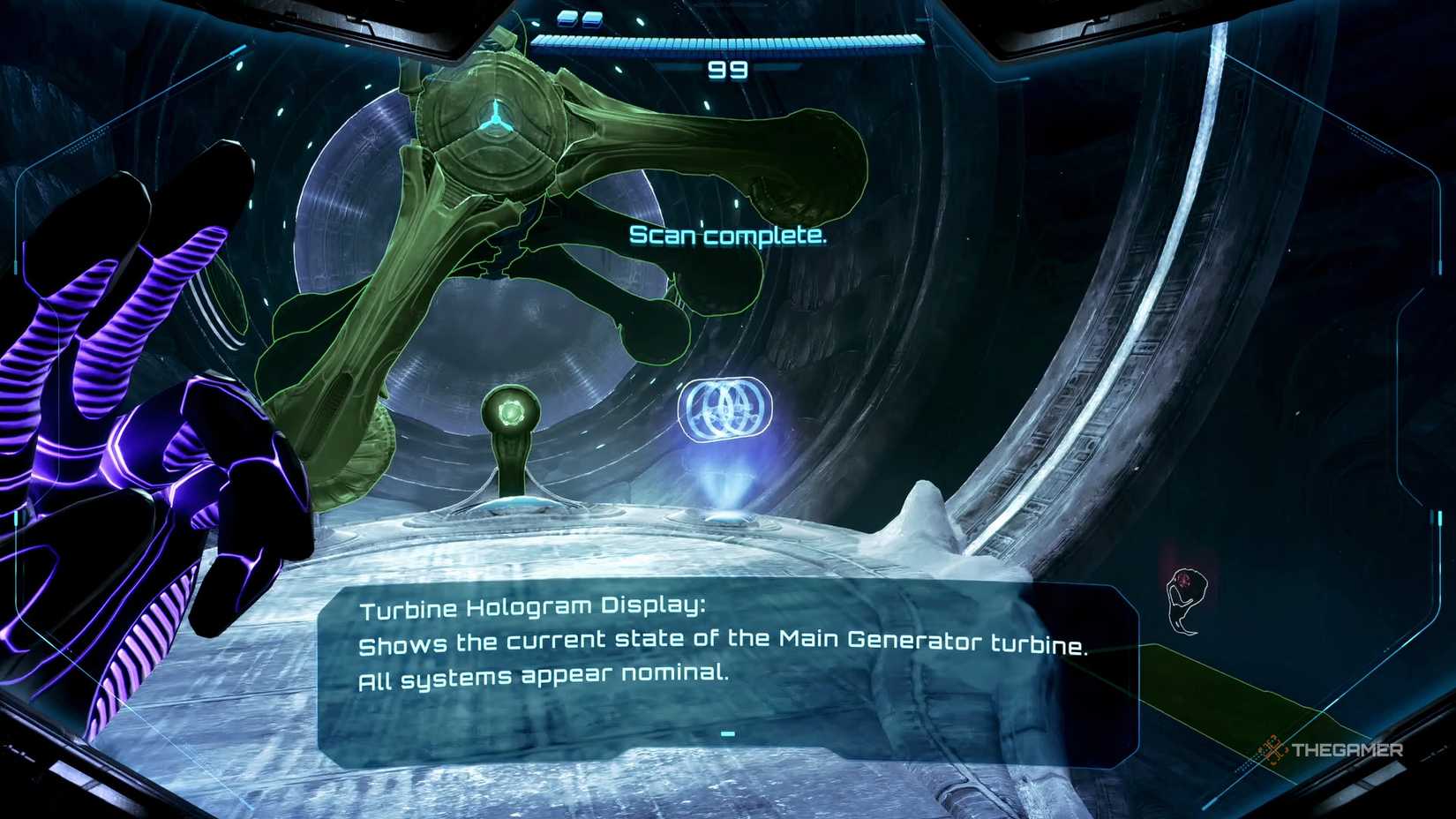The image size is (1456, 819).
Task: Expand the scan log using the dash below the text
Action: click(727, 733)
